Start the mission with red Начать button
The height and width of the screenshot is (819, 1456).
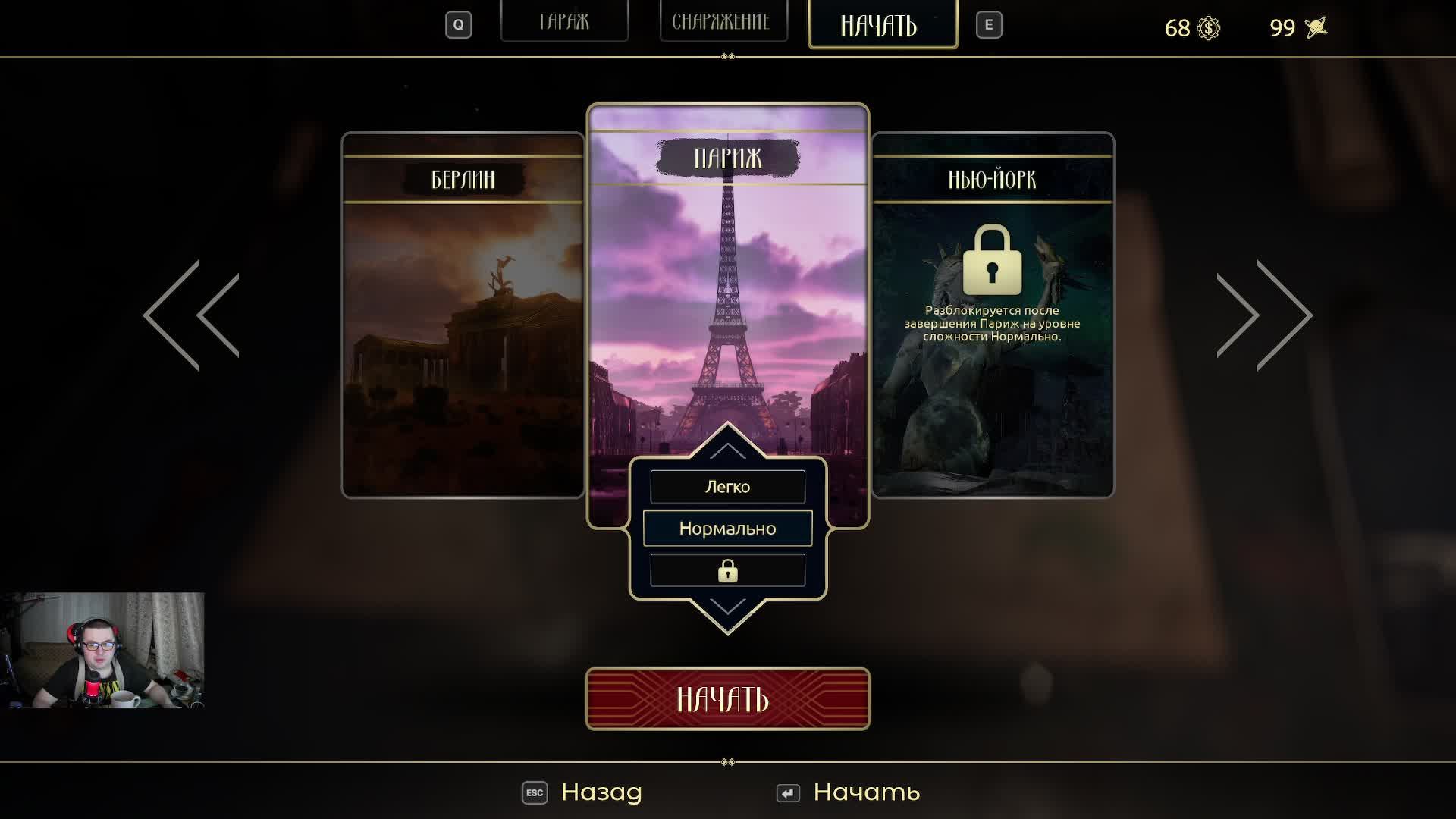[x=727, y=698]
